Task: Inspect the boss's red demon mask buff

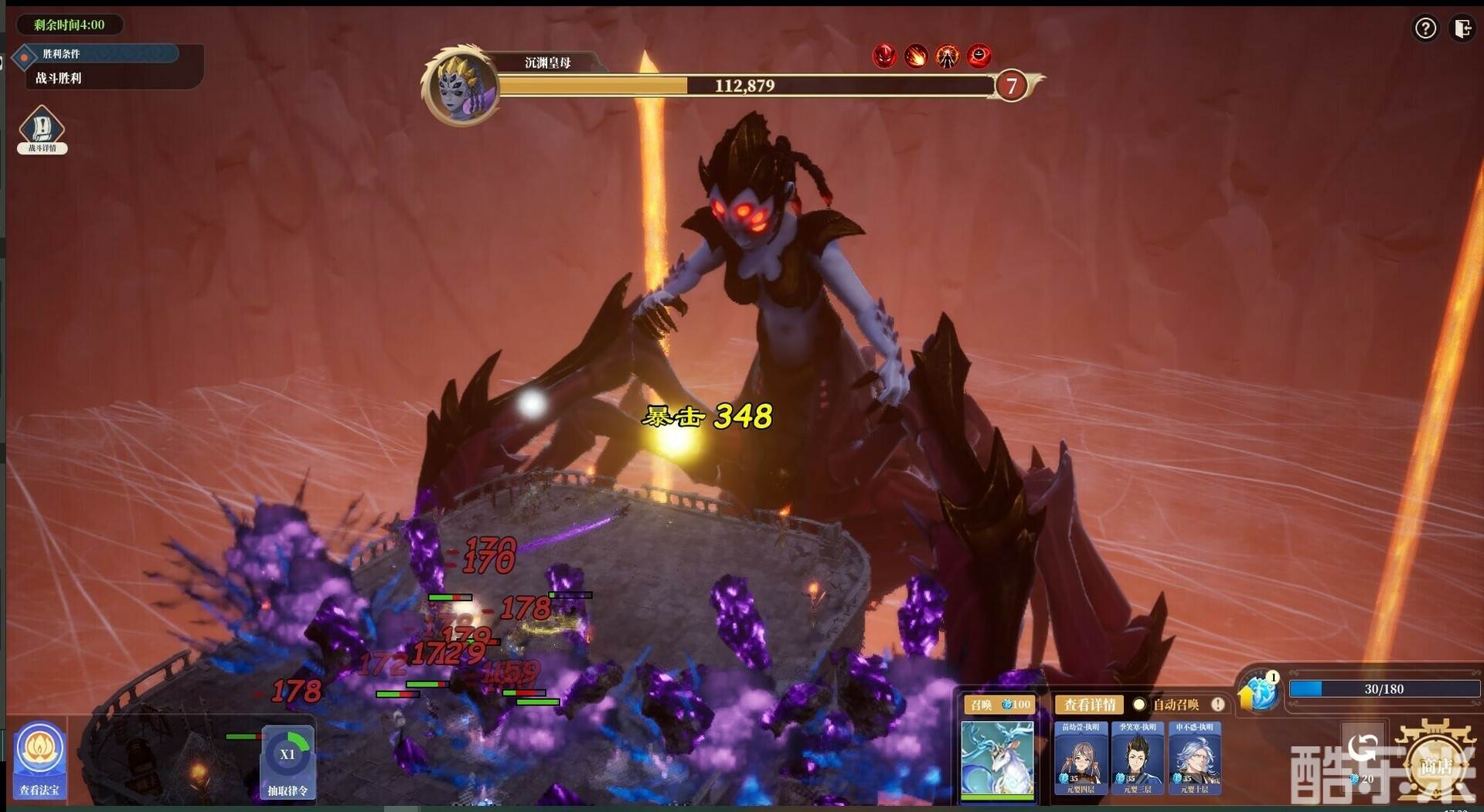Action: pyautogui.click(x=884, y=56)
